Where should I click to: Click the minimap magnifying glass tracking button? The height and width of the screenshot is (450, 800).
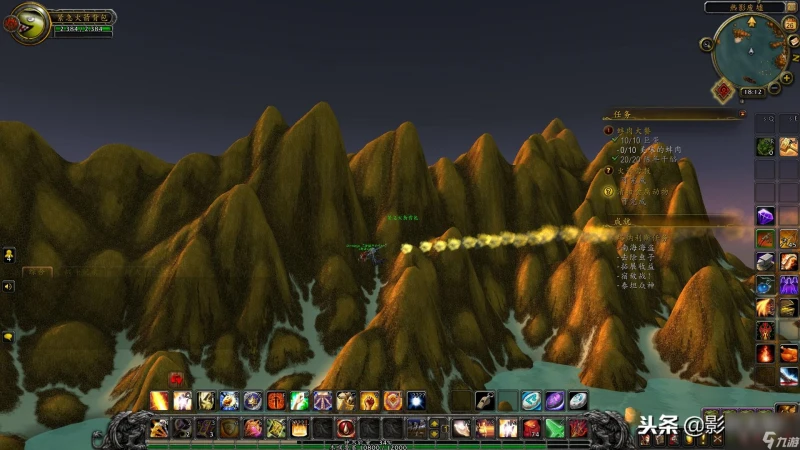coord(707,44)
